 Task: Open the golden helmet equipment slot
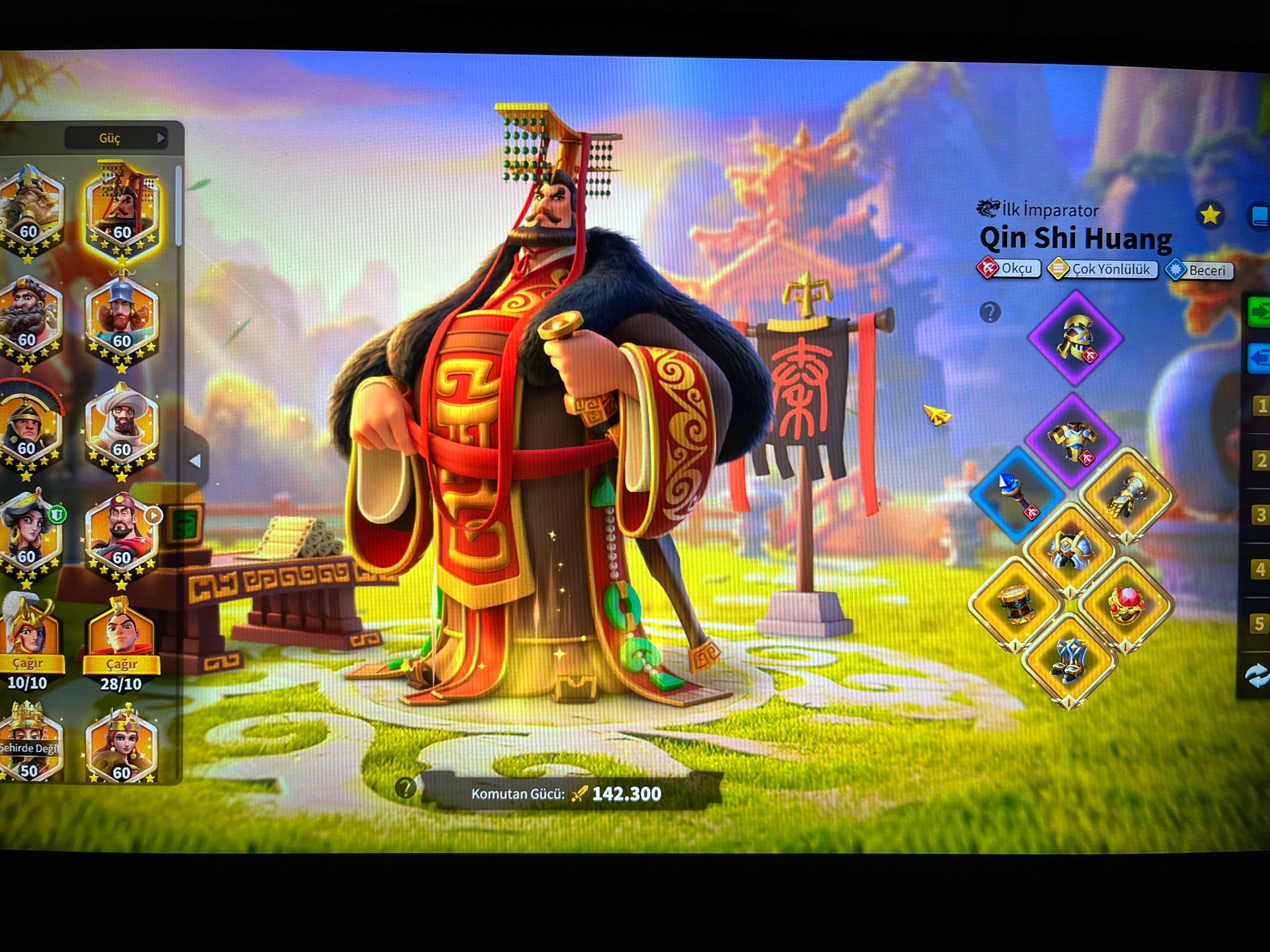(1076, 338)
